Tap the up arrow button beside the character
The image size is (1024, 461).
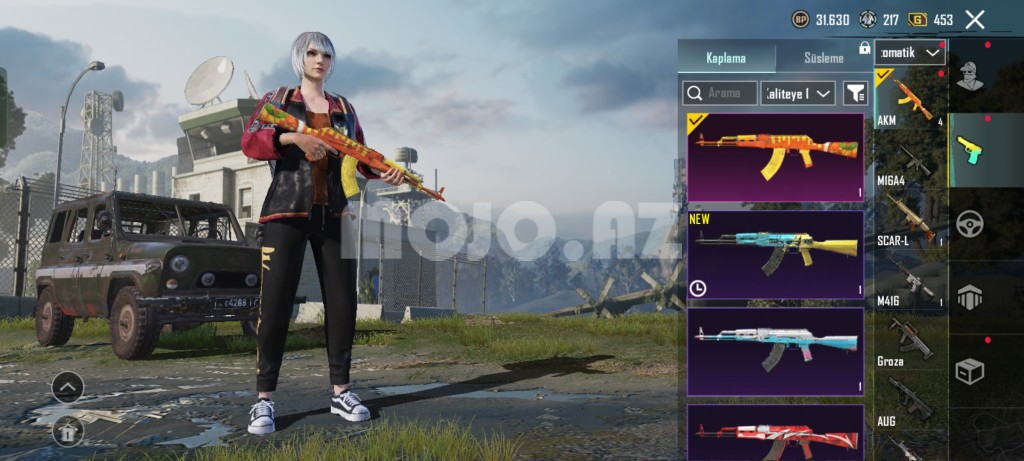coord(67,386)
